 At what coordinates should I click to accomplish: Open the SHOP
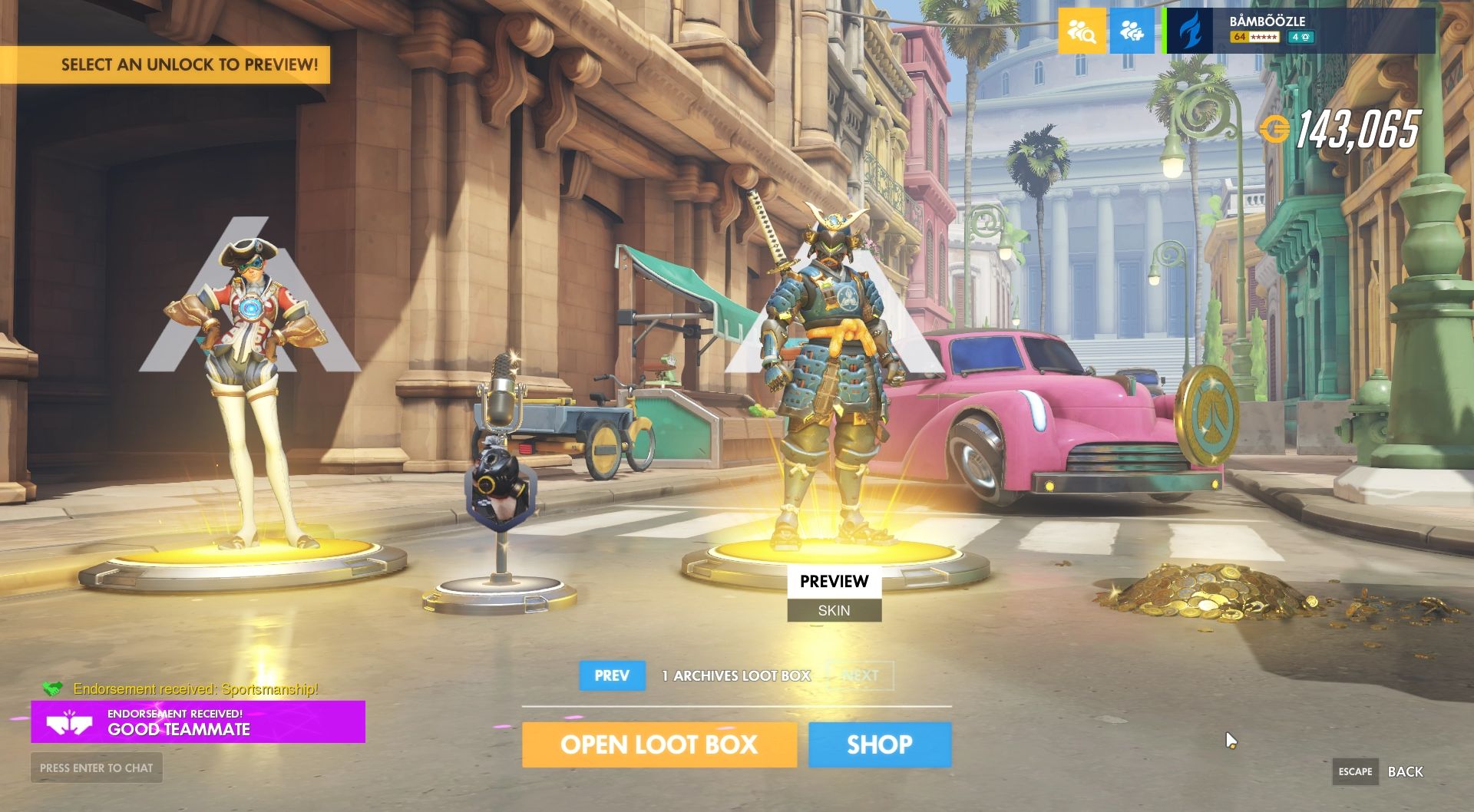click(878, 744)
